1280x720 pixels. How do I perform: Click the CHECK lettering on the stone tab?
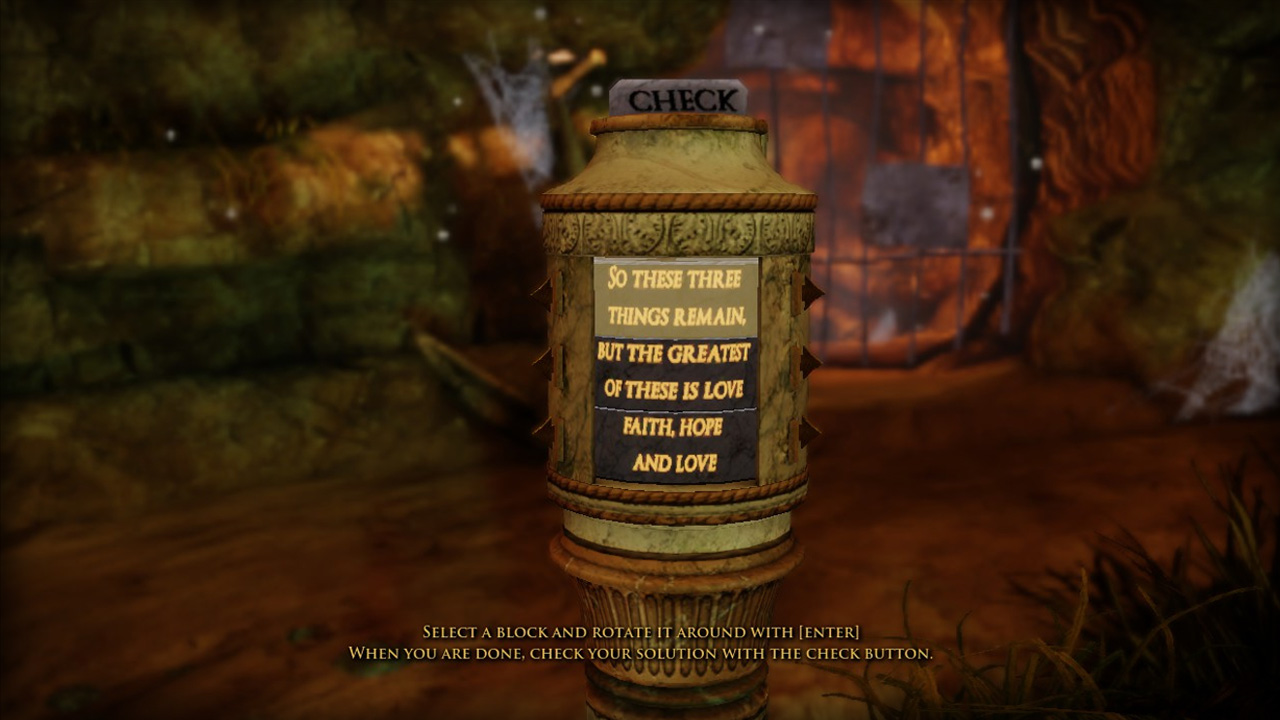tap(682, 99)
